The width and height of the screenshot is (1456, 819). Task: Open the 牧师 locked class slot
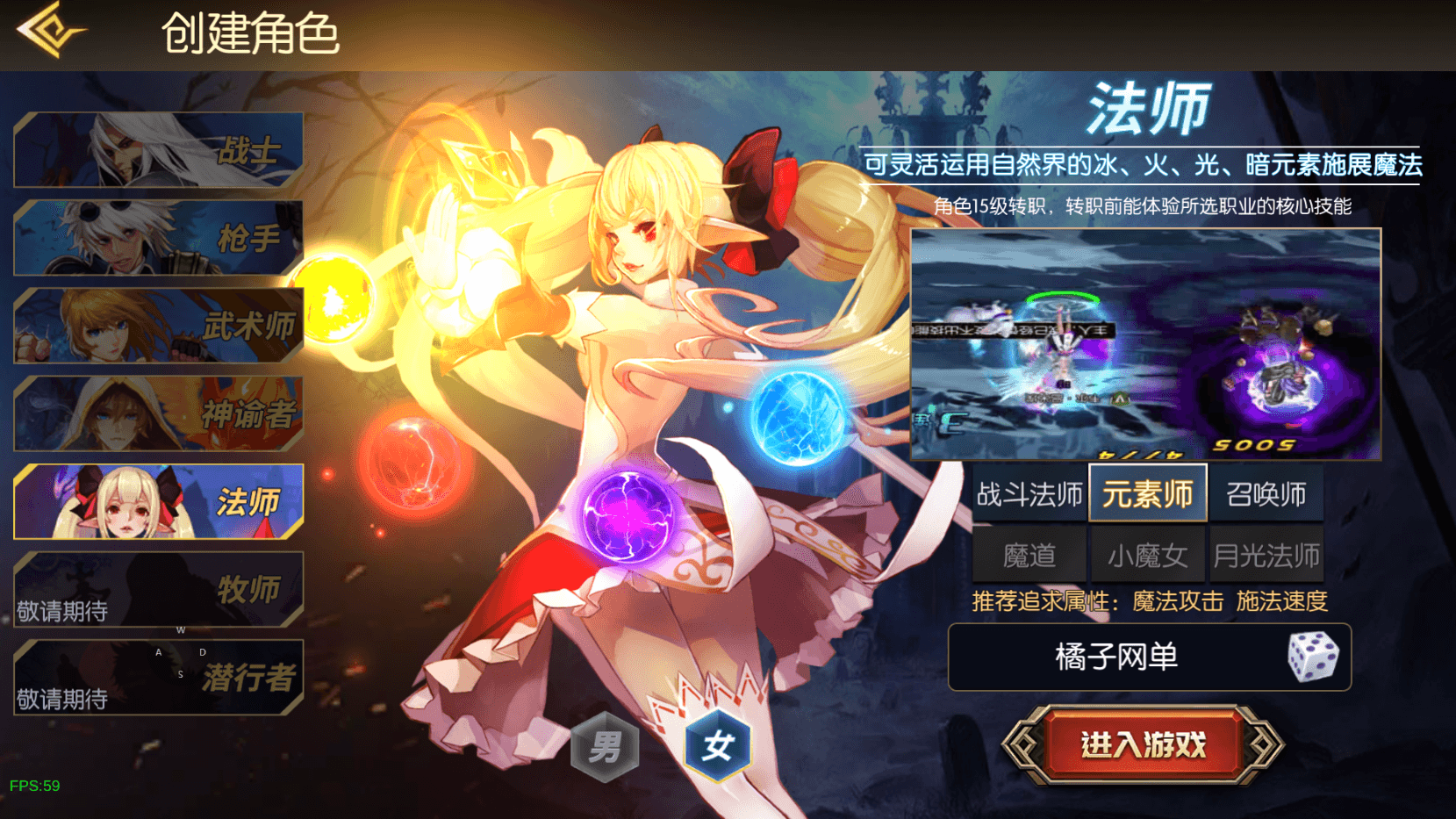pyautogui.click(x=158, y=588)
